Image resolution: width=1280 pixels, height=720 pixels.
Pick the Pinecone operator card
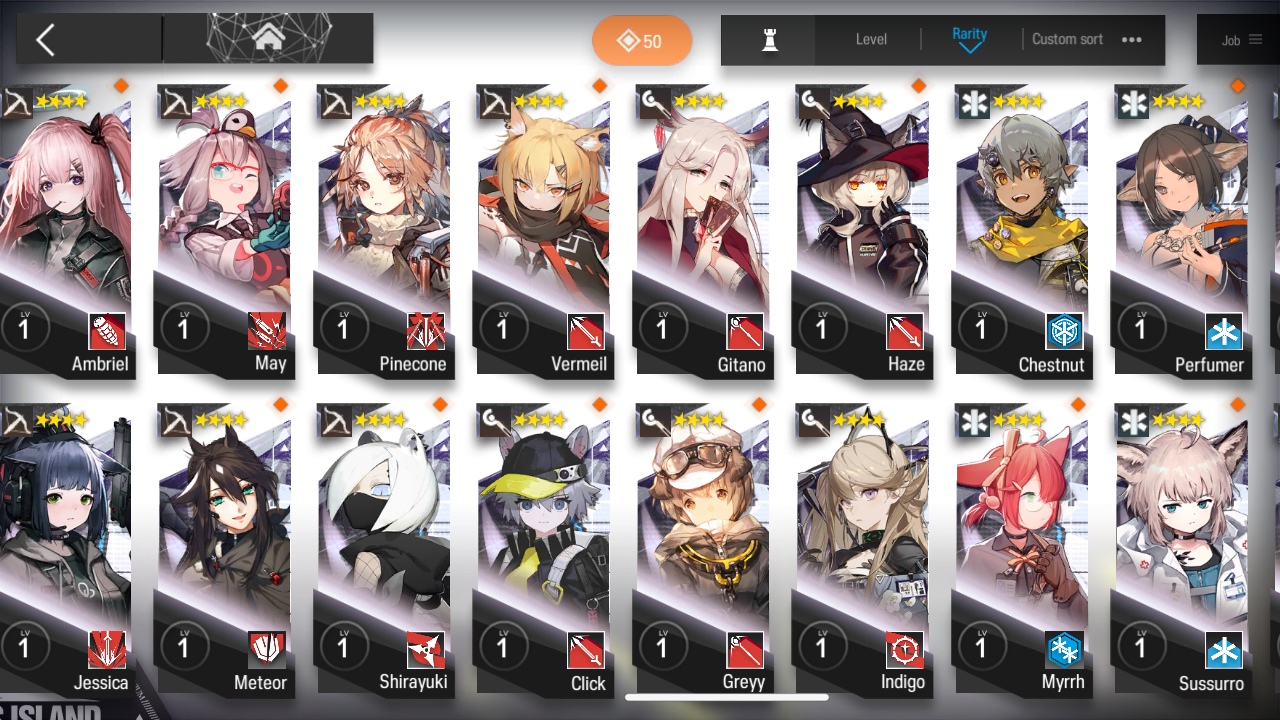[384, 230]
